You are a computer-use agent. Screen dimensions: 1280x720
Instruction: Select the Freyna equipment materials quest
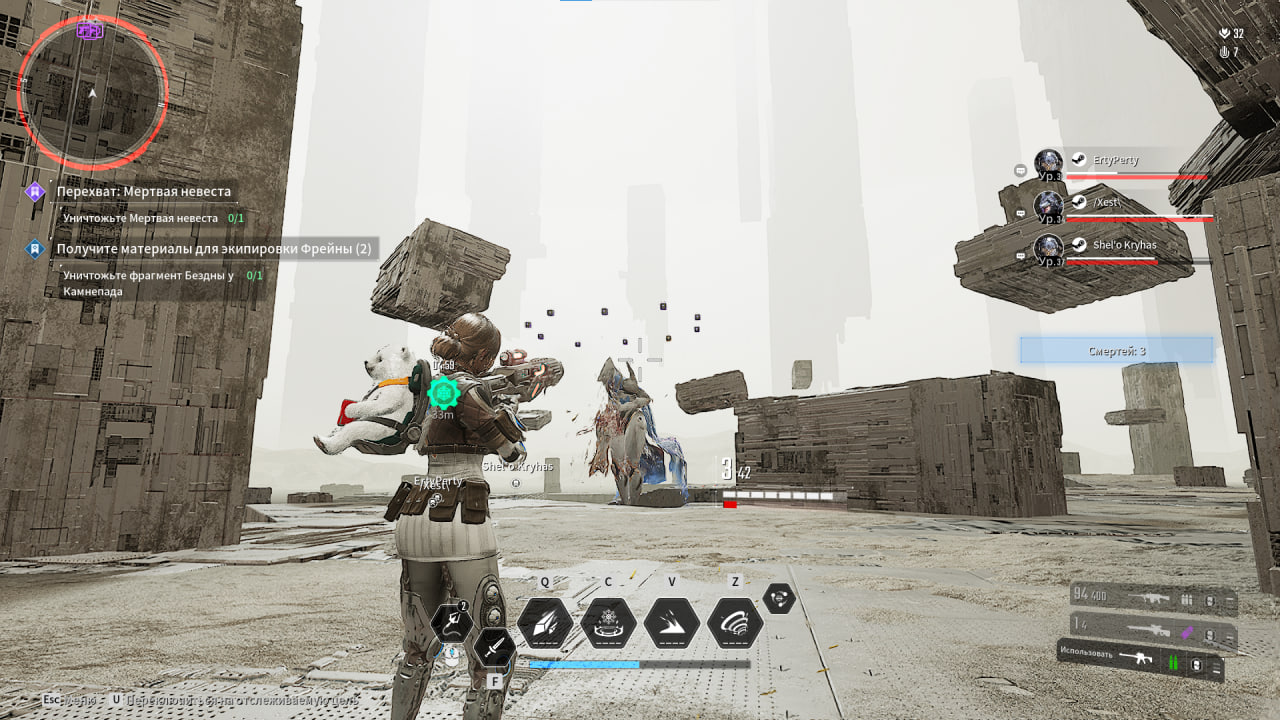[x=213, y=248]
